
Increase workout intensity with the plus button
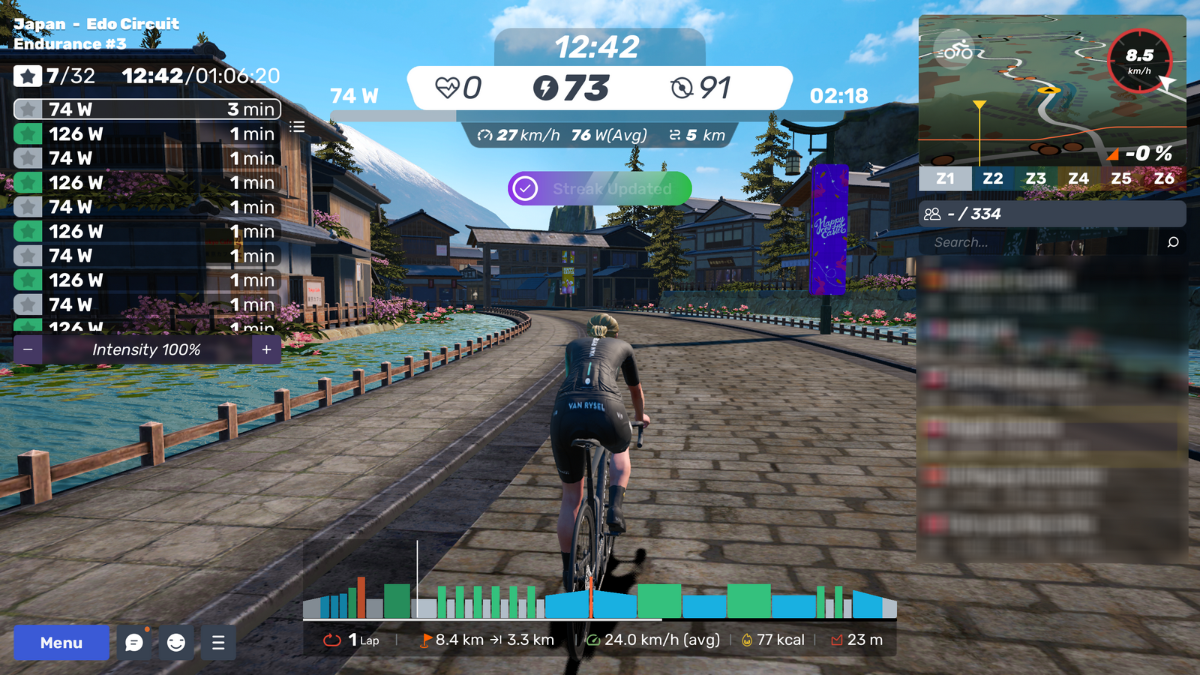tap(266, 350)
